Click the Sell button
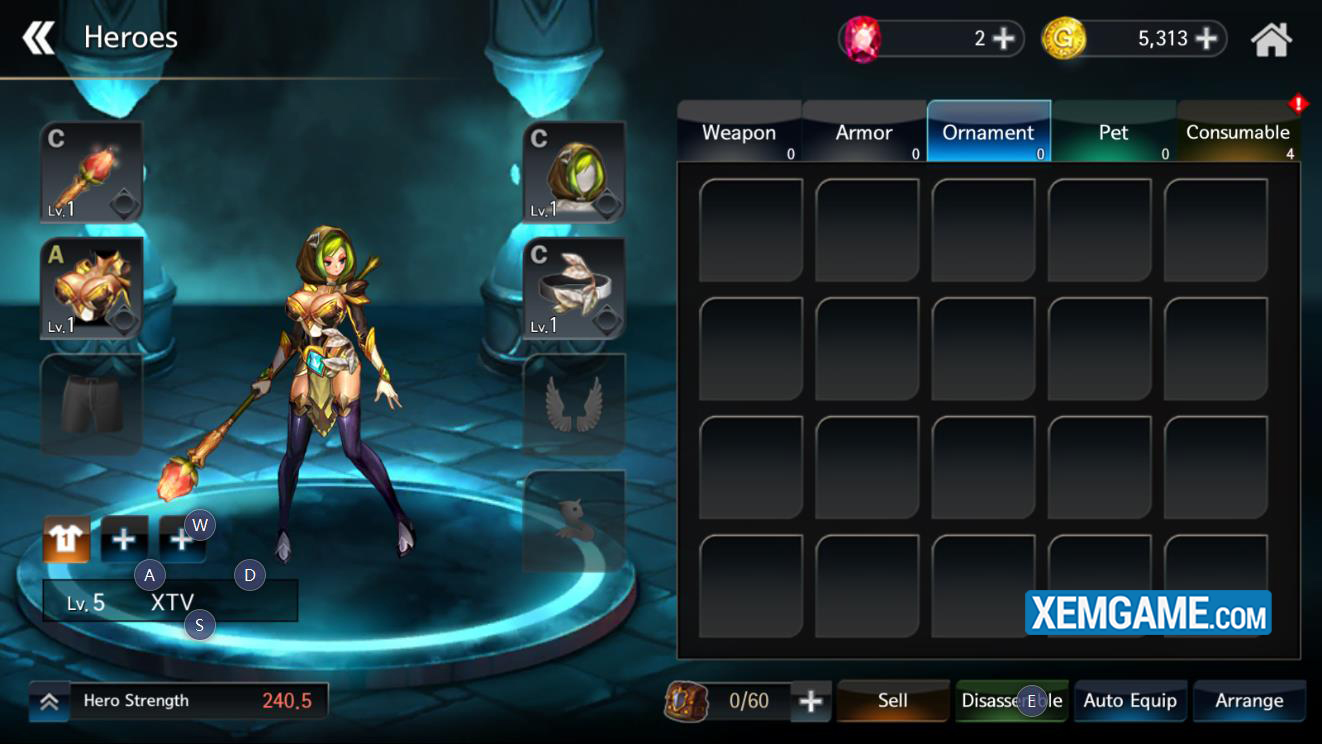Screen dimensions: 1322x744 coord(892,701)
